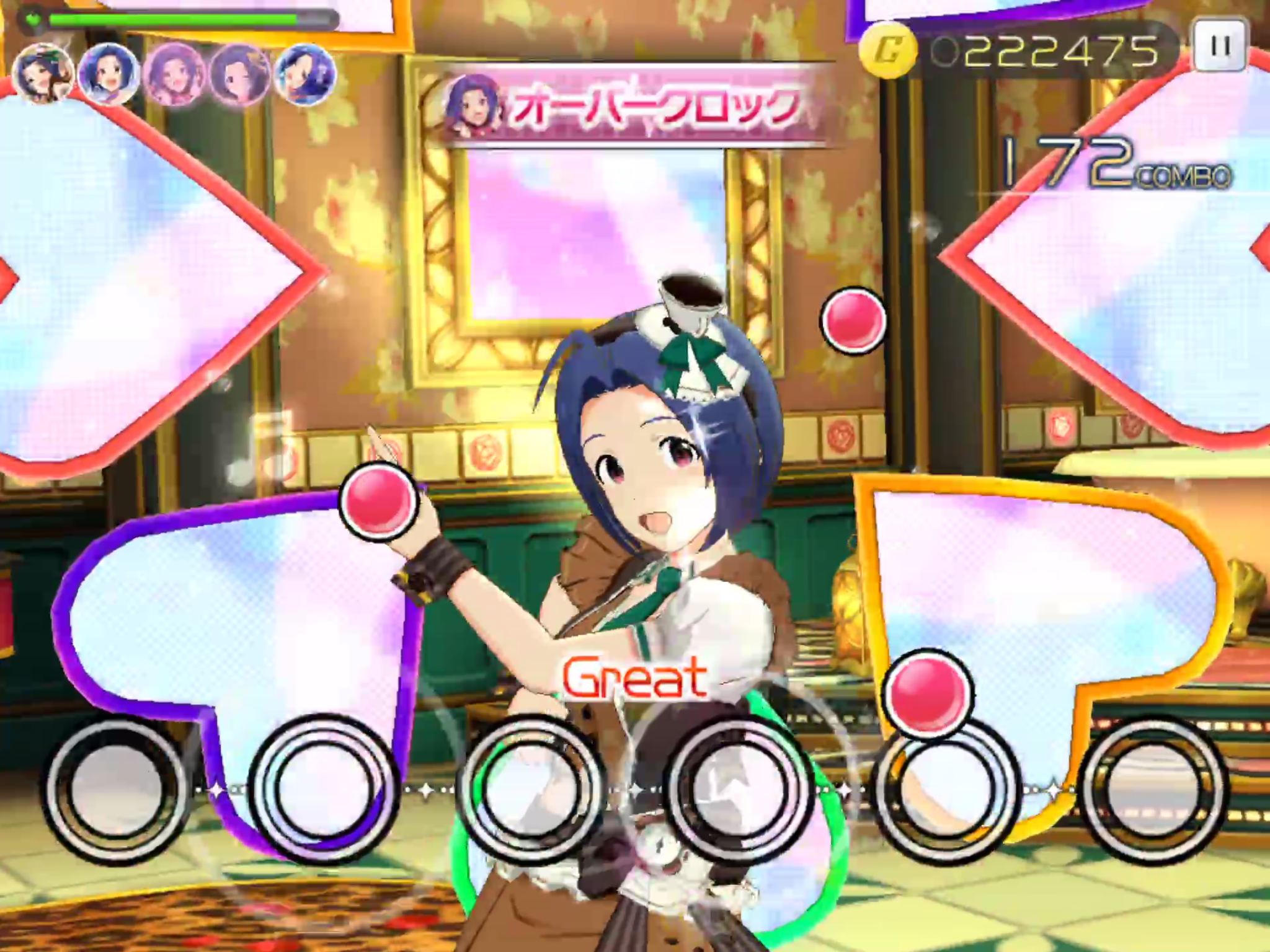This screenshot has width=1270, height=952.
Task: Tap the red note beside the teacup hat
Action: (x=853, y=319)
